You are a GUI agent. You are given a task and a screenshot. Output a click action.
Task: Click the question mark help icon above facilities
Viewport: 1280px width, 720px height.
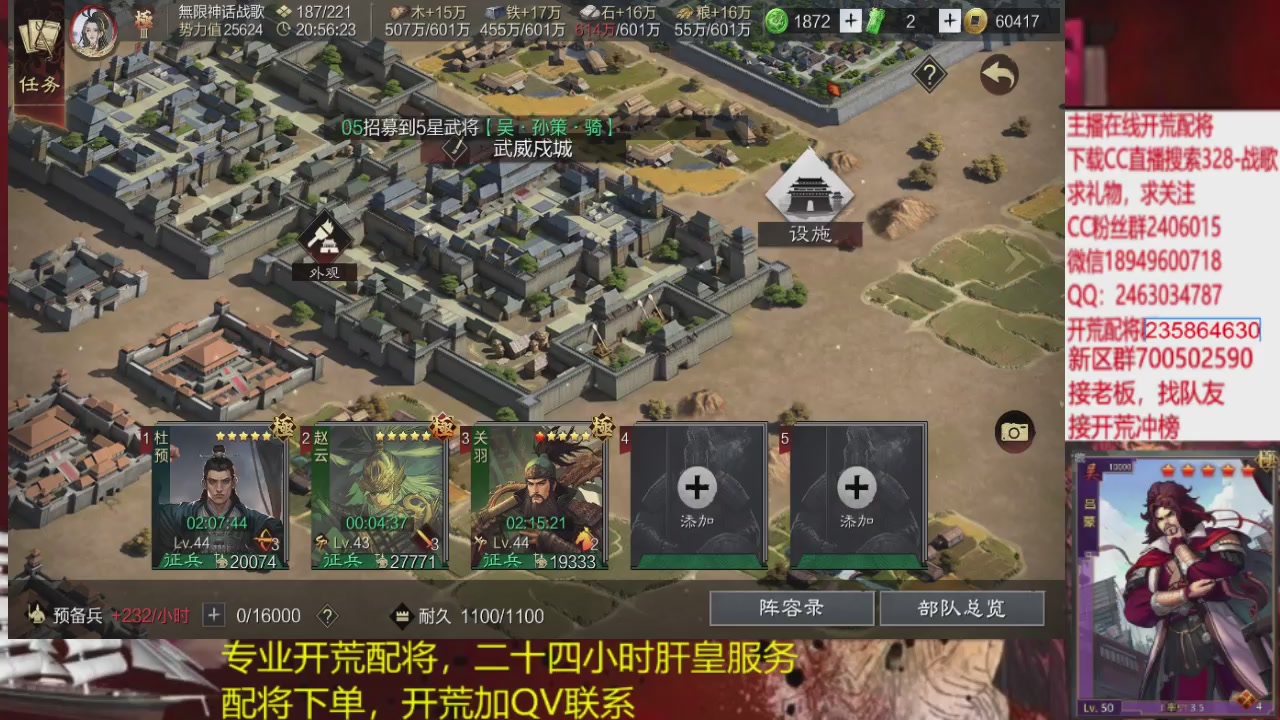[x=928, y=72]
